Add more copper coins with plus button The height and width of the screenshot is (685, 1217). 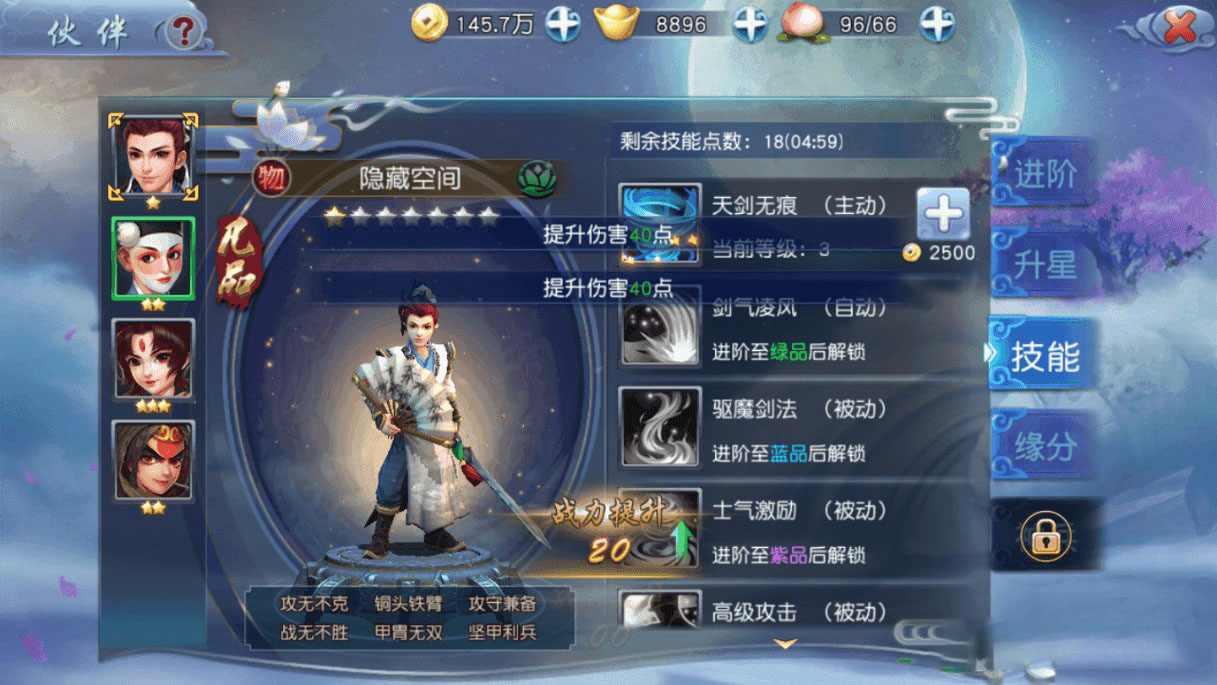563,24
